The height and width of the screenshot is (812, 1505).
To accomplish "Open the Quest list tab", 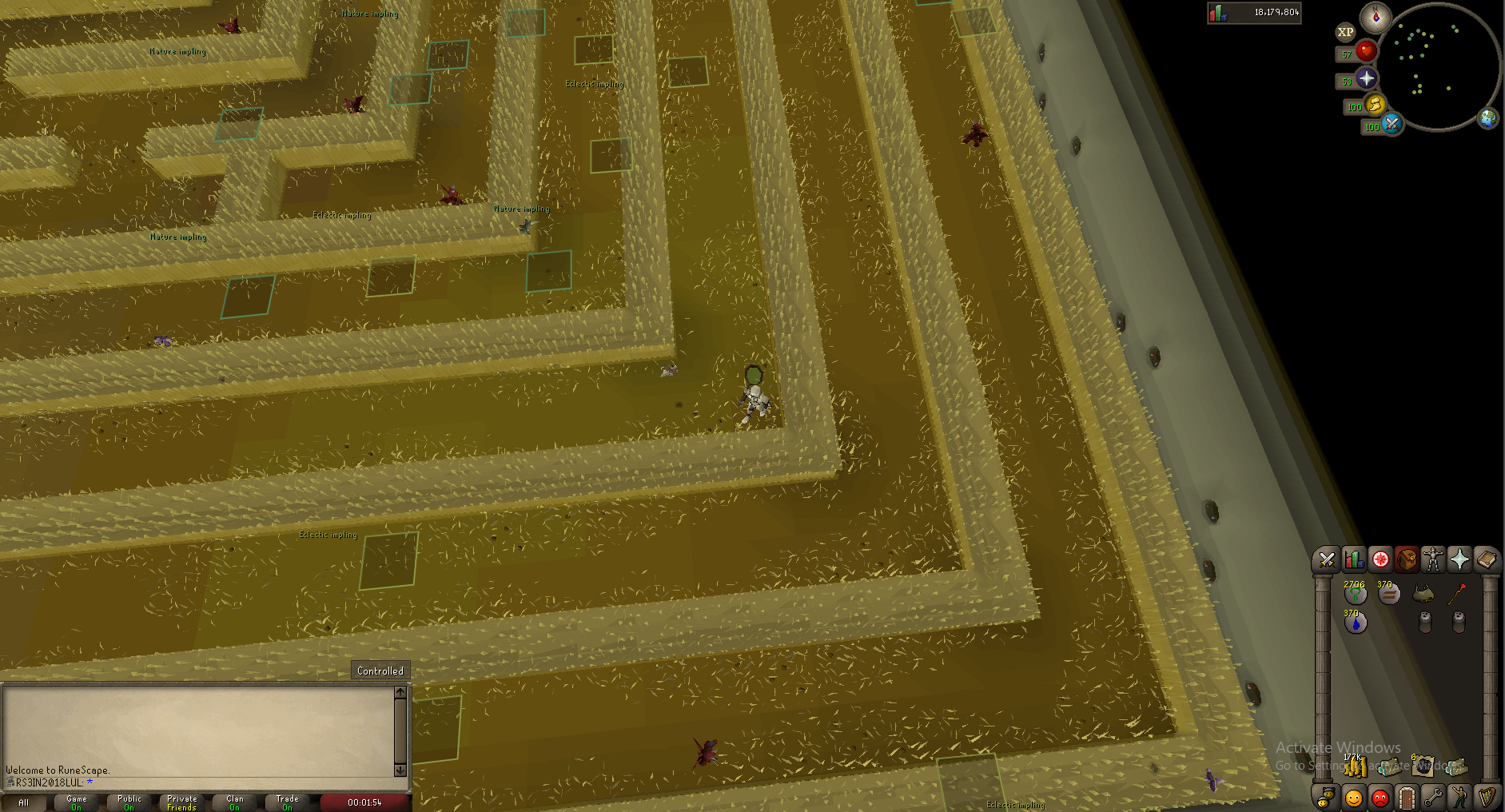I will pos(1379,559).
